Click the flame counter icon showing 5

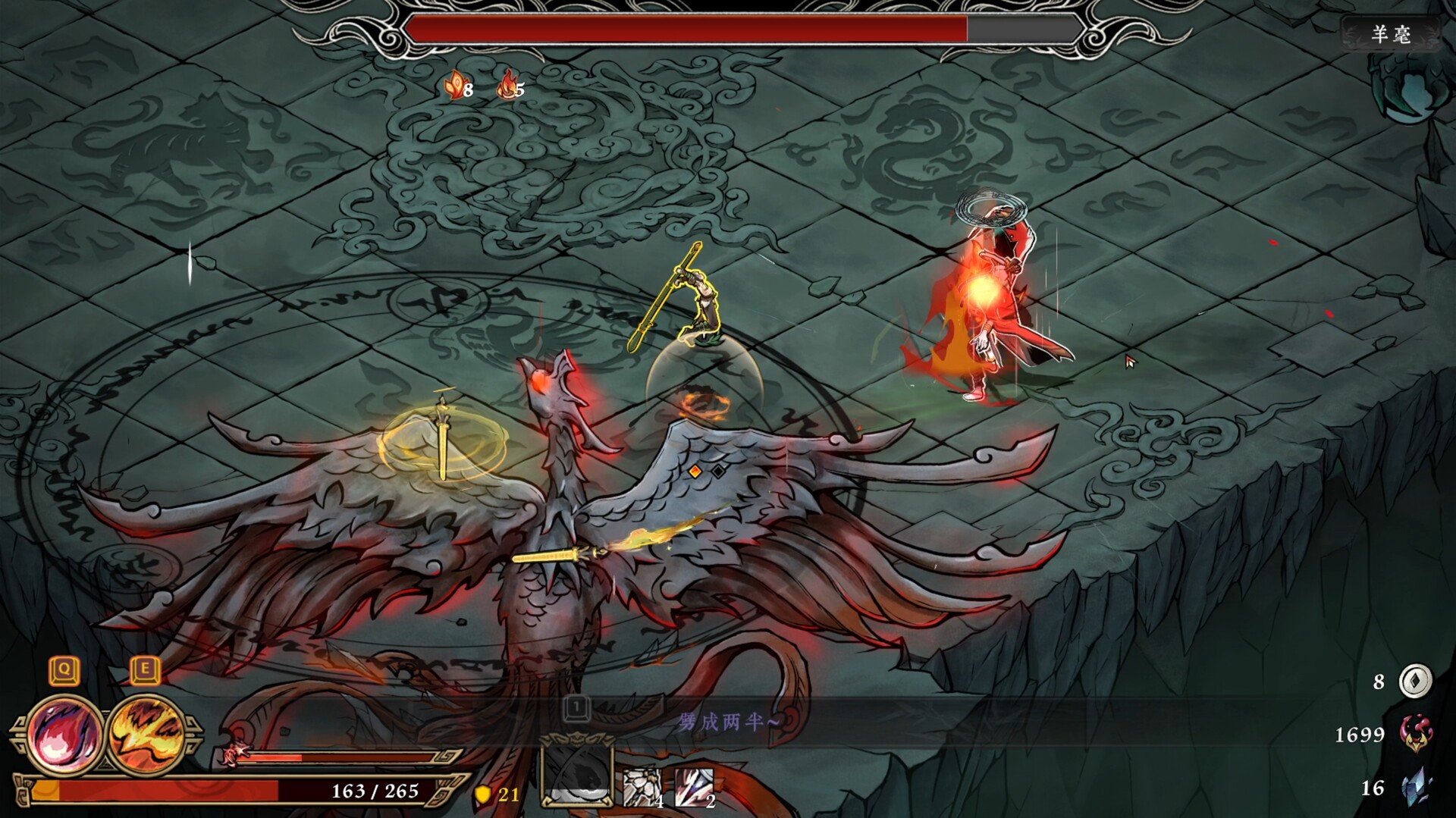pos(508,87)
